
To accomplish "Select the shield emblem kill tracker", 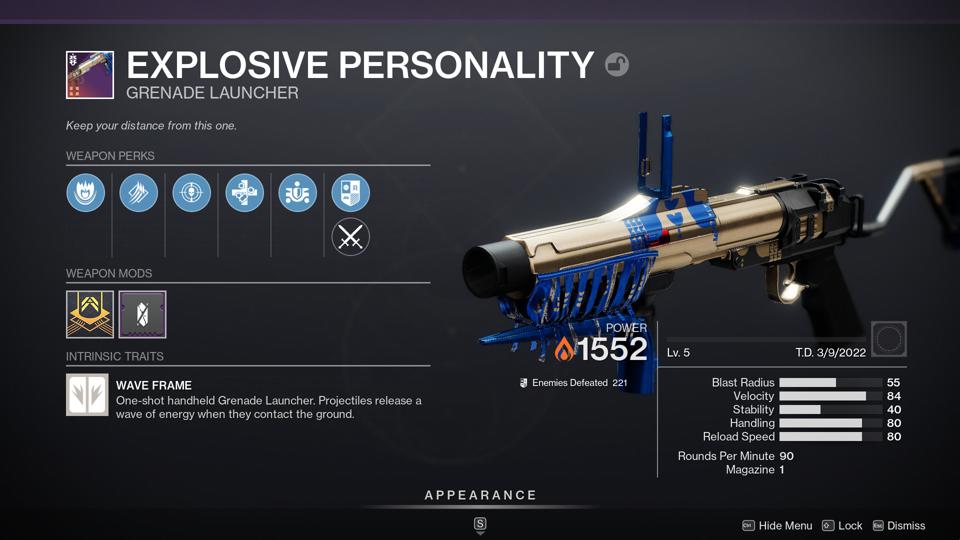I will pos(351,193).
